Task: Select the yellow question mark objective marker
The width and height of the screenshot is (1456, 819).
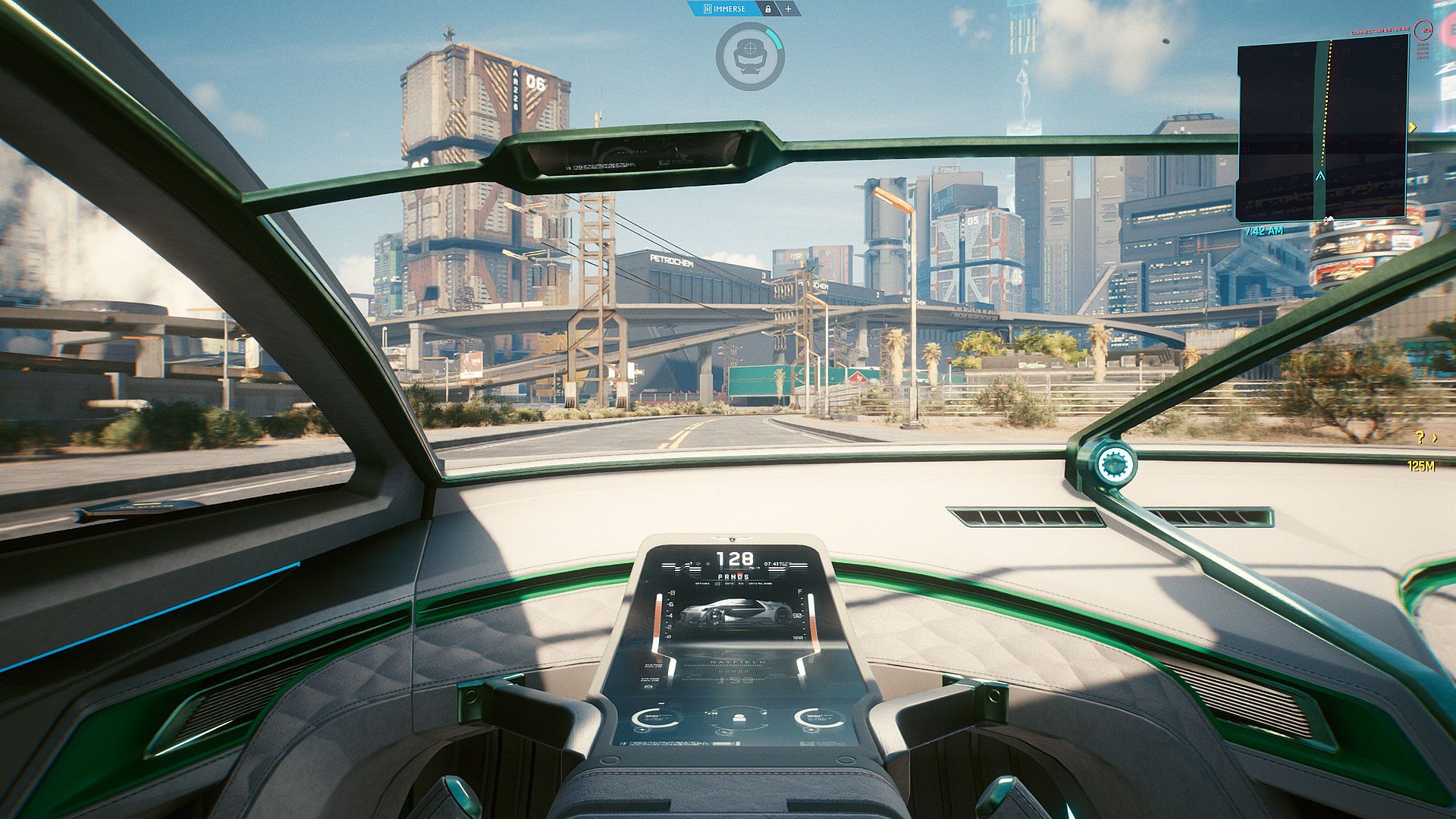Action: (1420, 438)
